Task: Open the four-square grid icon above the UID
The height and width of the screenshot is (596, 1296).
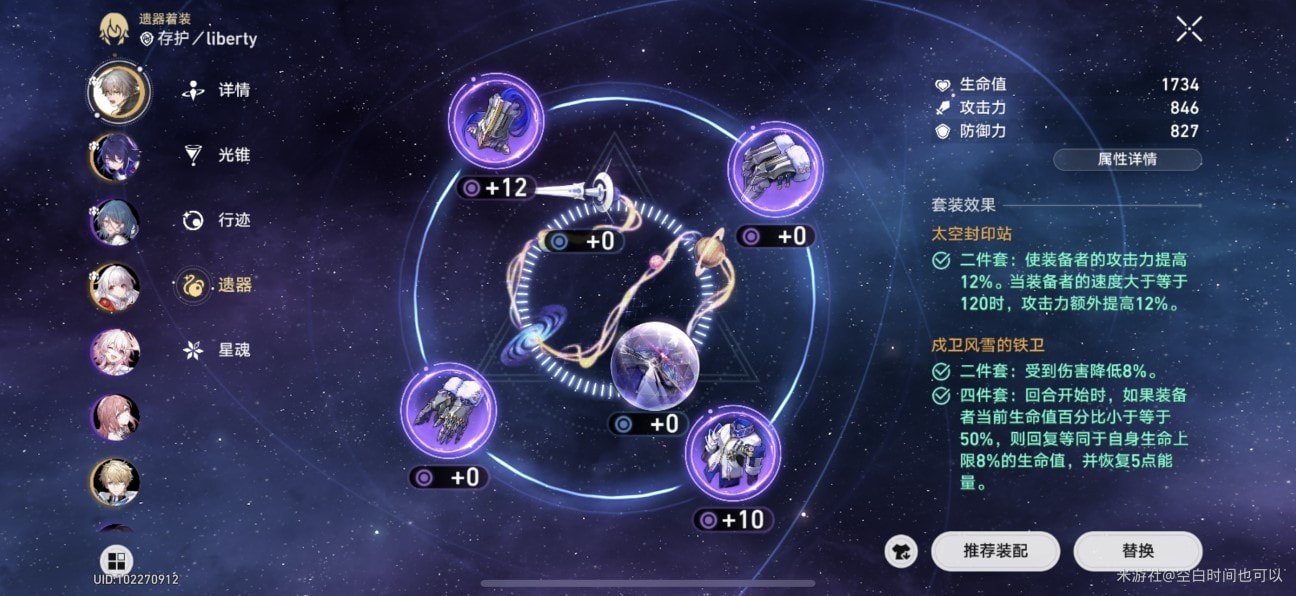Action: [116, 561]
